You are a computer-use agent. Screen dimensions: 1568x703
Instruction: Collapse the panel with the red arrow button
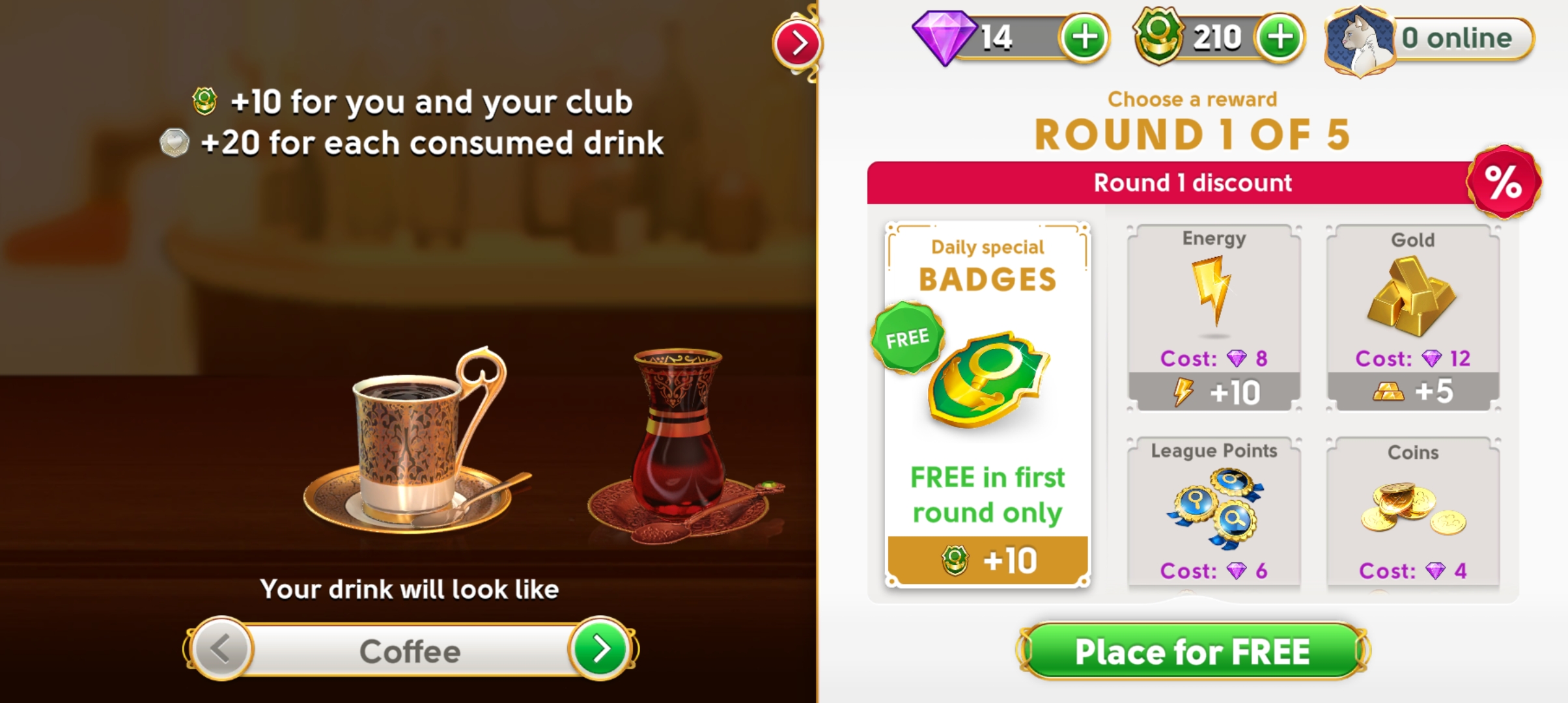(x=798, y=44)
